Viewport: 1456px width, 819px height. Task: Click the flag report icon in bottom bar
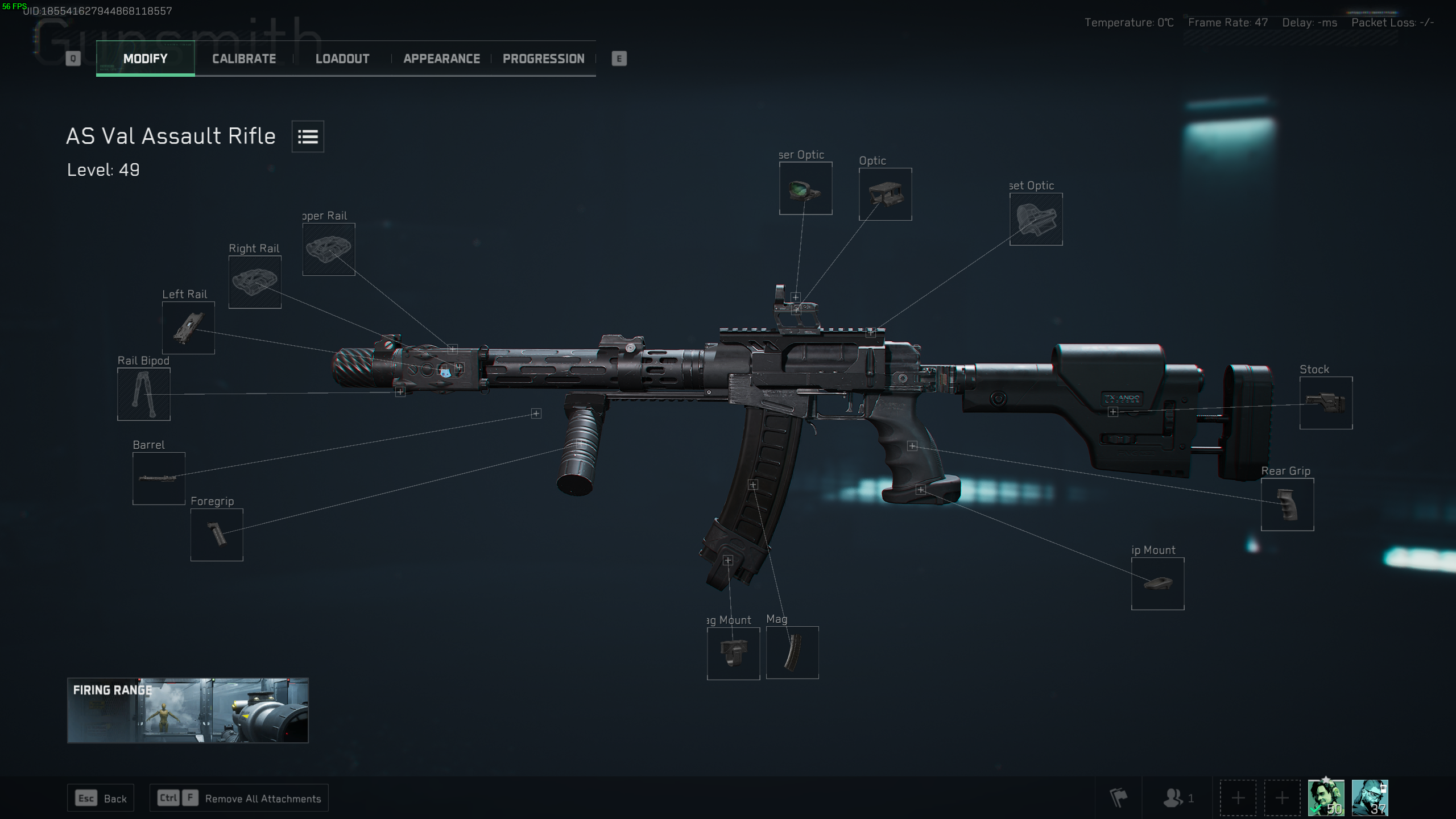click(1120, 798)
